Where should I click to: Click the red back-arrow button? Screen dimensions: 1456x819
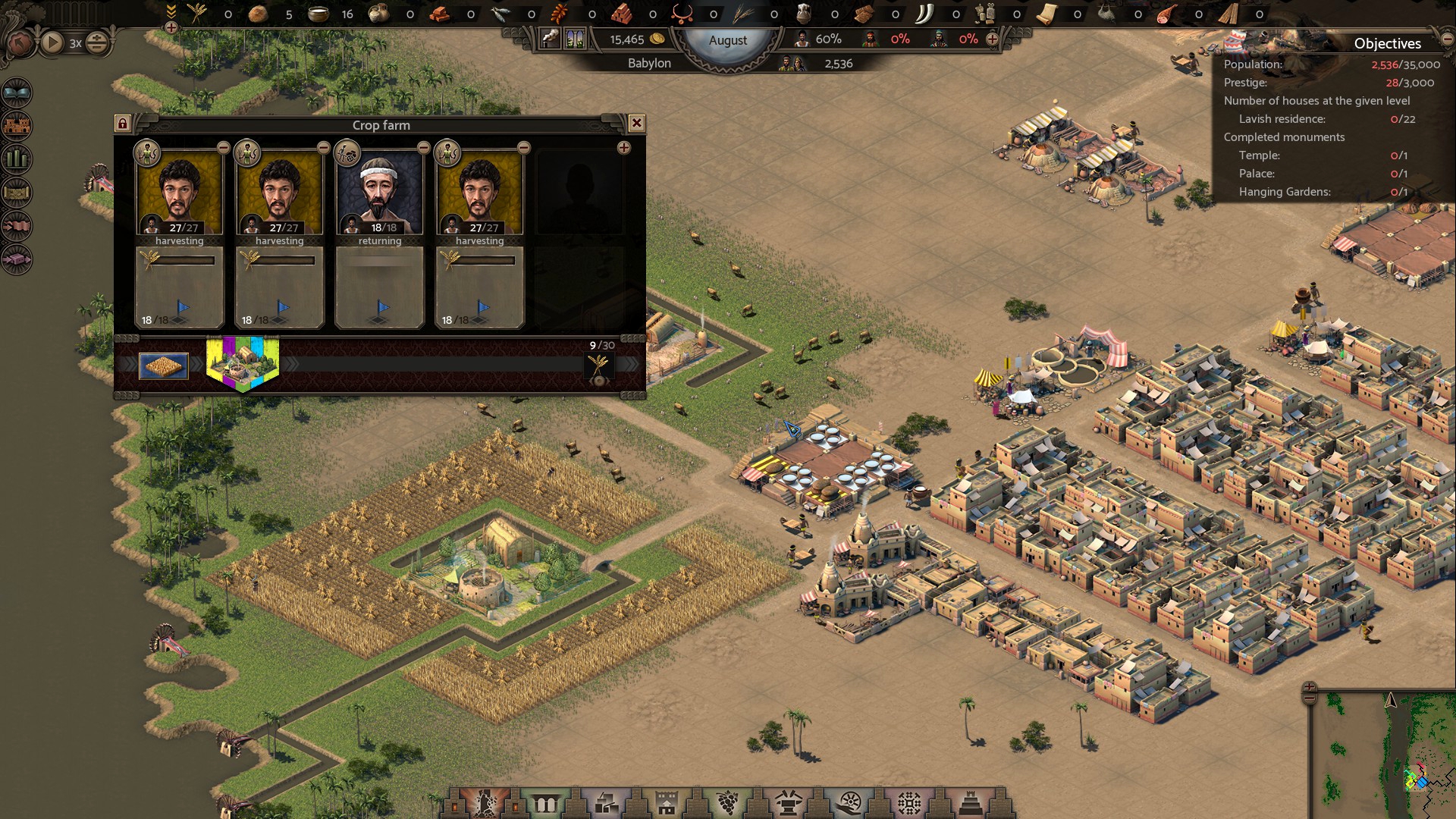click(19, 42)
